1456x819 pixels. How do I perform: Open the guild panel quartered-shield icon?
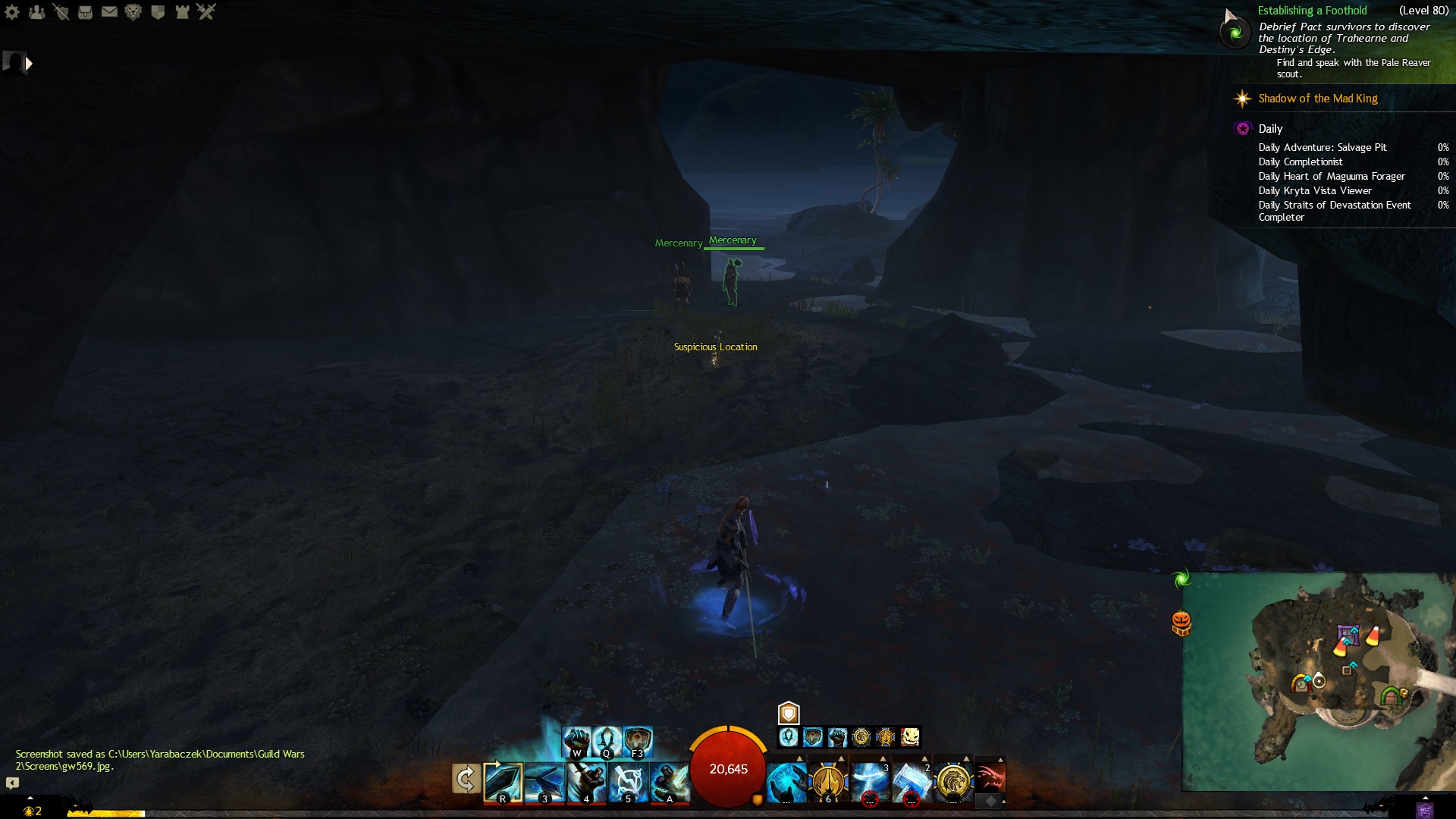pos(158,12)
